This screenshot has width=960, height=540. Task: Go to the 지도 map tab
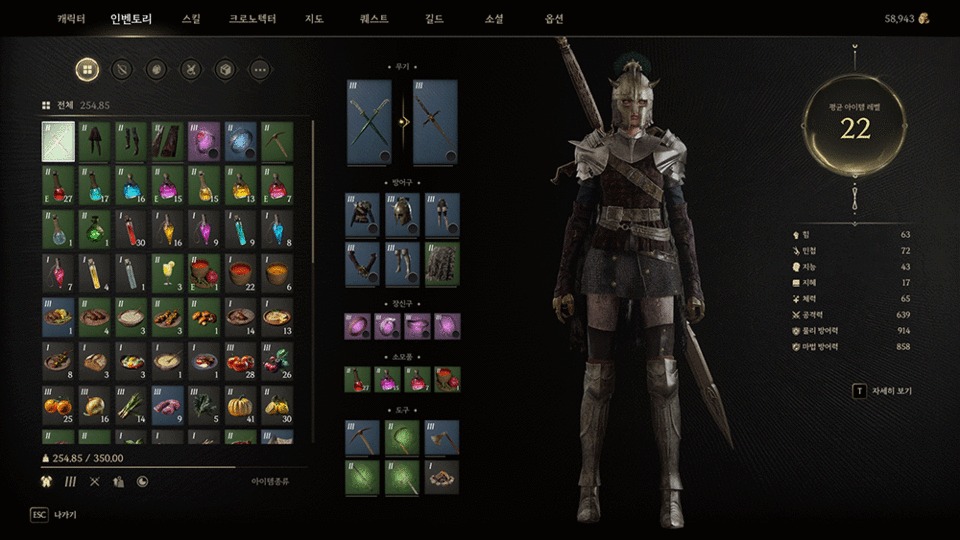[313, 19]
